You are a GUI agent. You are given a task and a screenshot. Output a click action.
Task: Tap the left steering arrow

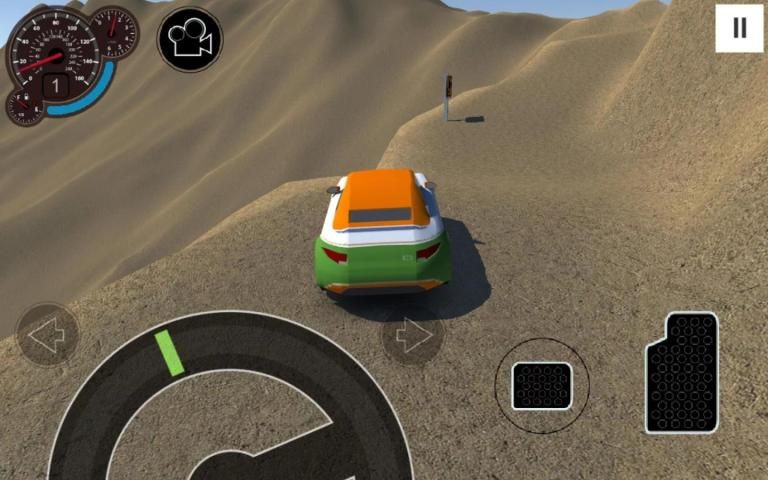48,334
